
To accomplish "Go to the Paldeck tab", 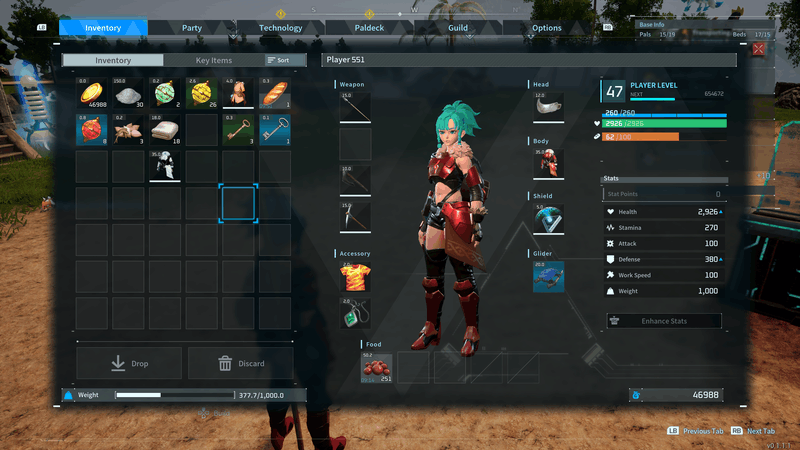I will [x=368, y=28].
